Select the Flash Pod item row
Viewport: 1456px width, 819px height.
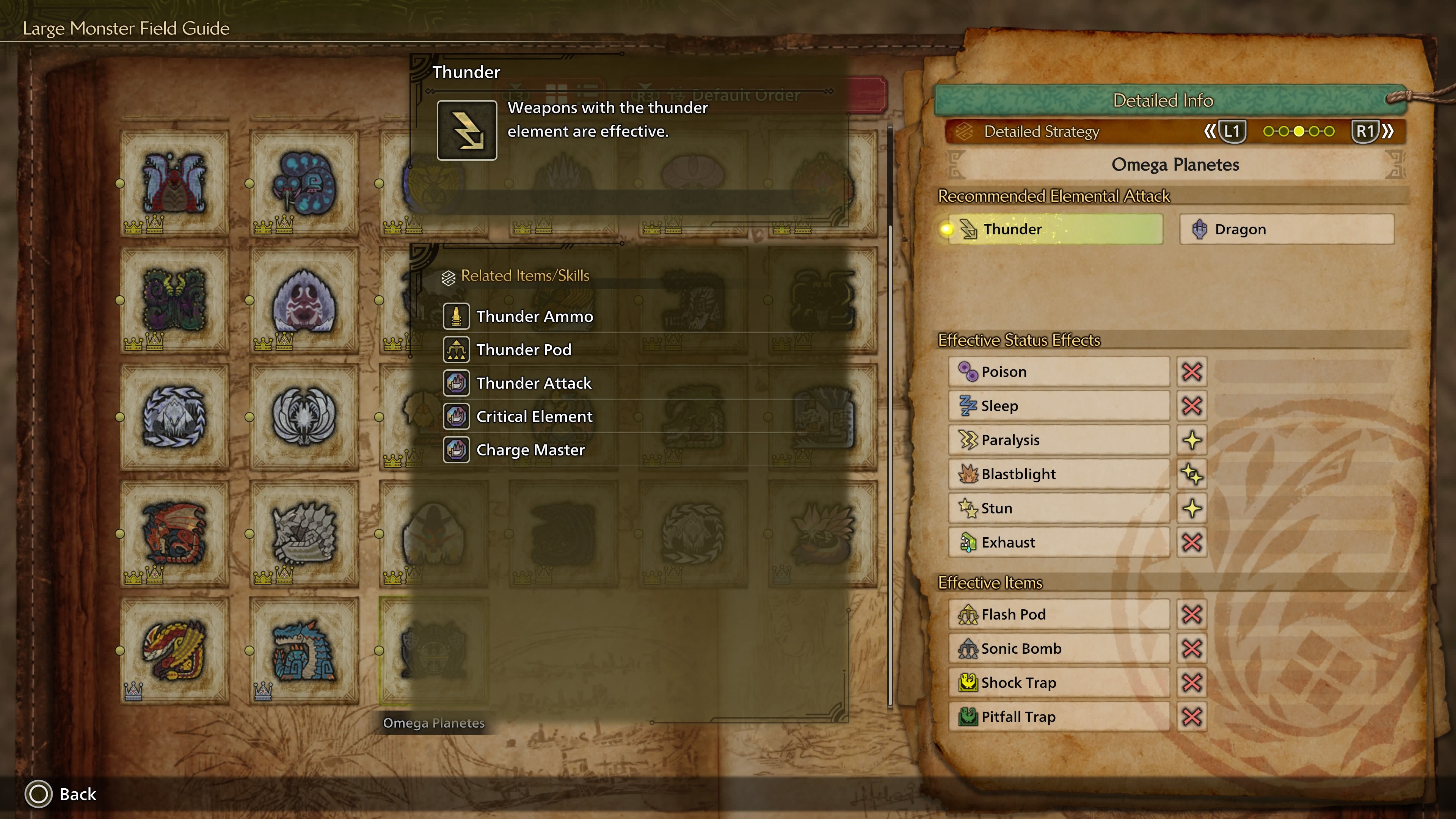click(x=1058, y=614)
